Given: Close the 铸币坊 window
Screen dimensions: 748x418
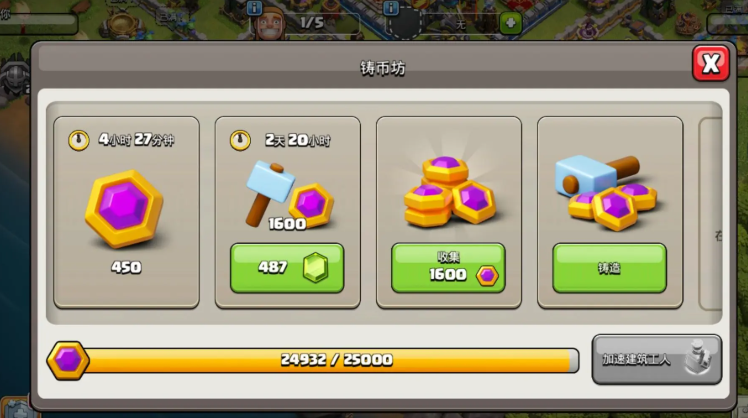Looking at the screenshot, I should tap(710, 64).
